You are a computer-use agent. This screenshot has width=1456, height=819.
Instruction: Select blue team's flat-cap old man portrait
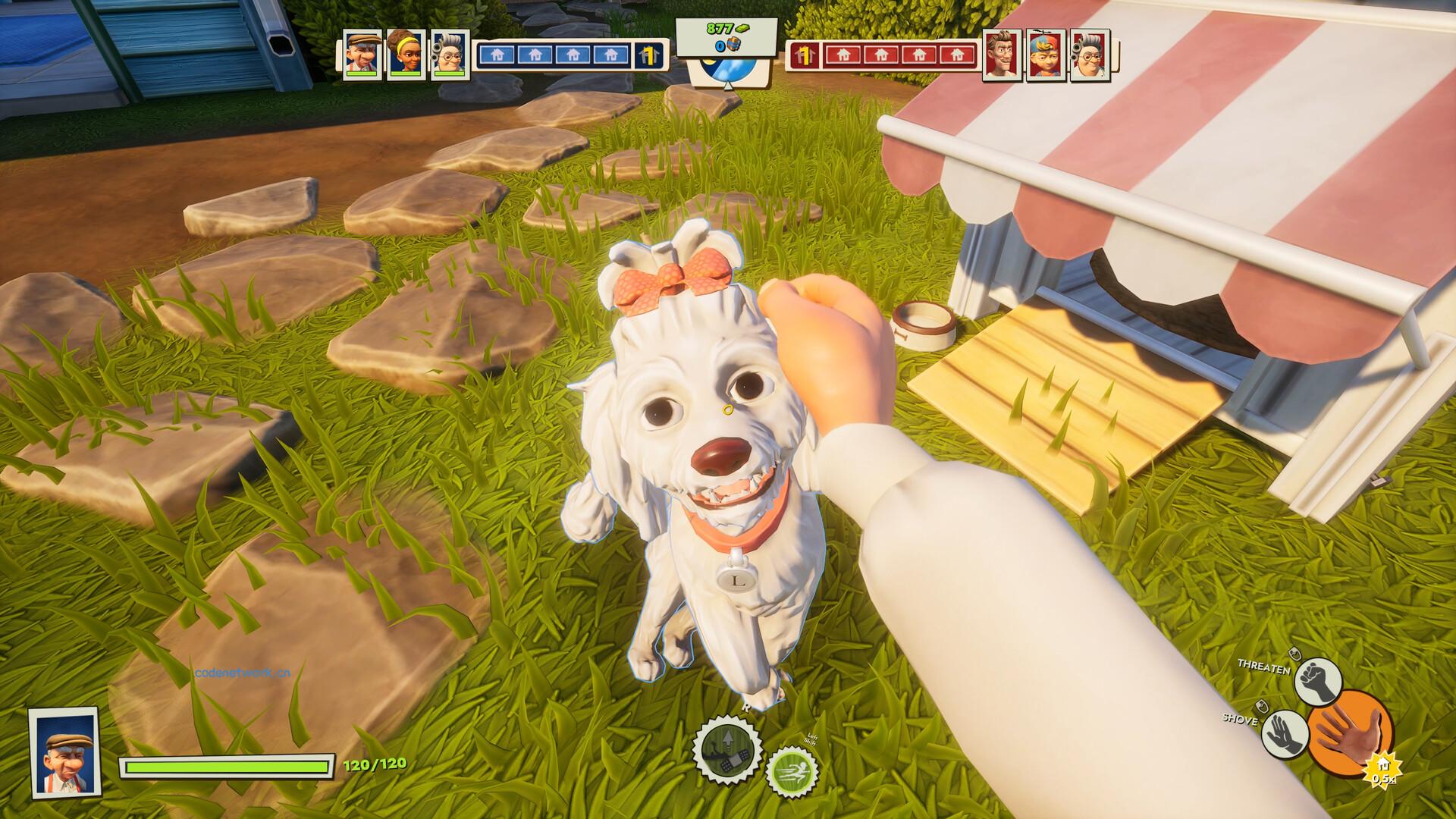pyautogui.click(x=361, y=55)
